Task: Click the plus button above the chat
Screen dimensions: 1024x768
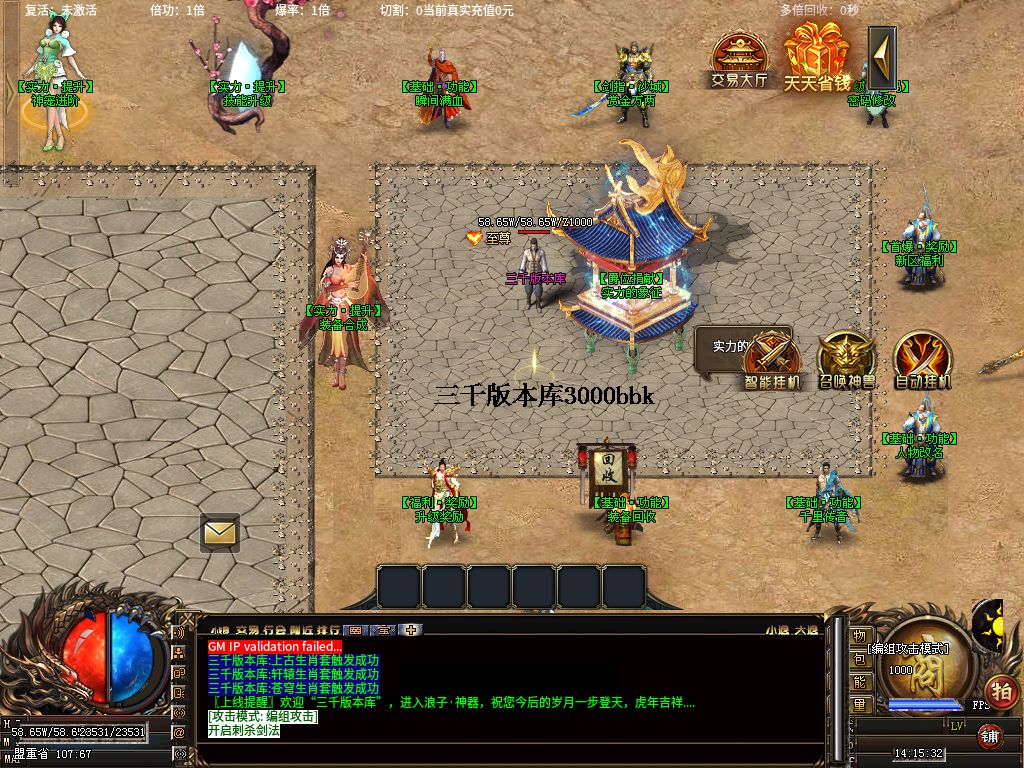Action: (x=411, y=630)
